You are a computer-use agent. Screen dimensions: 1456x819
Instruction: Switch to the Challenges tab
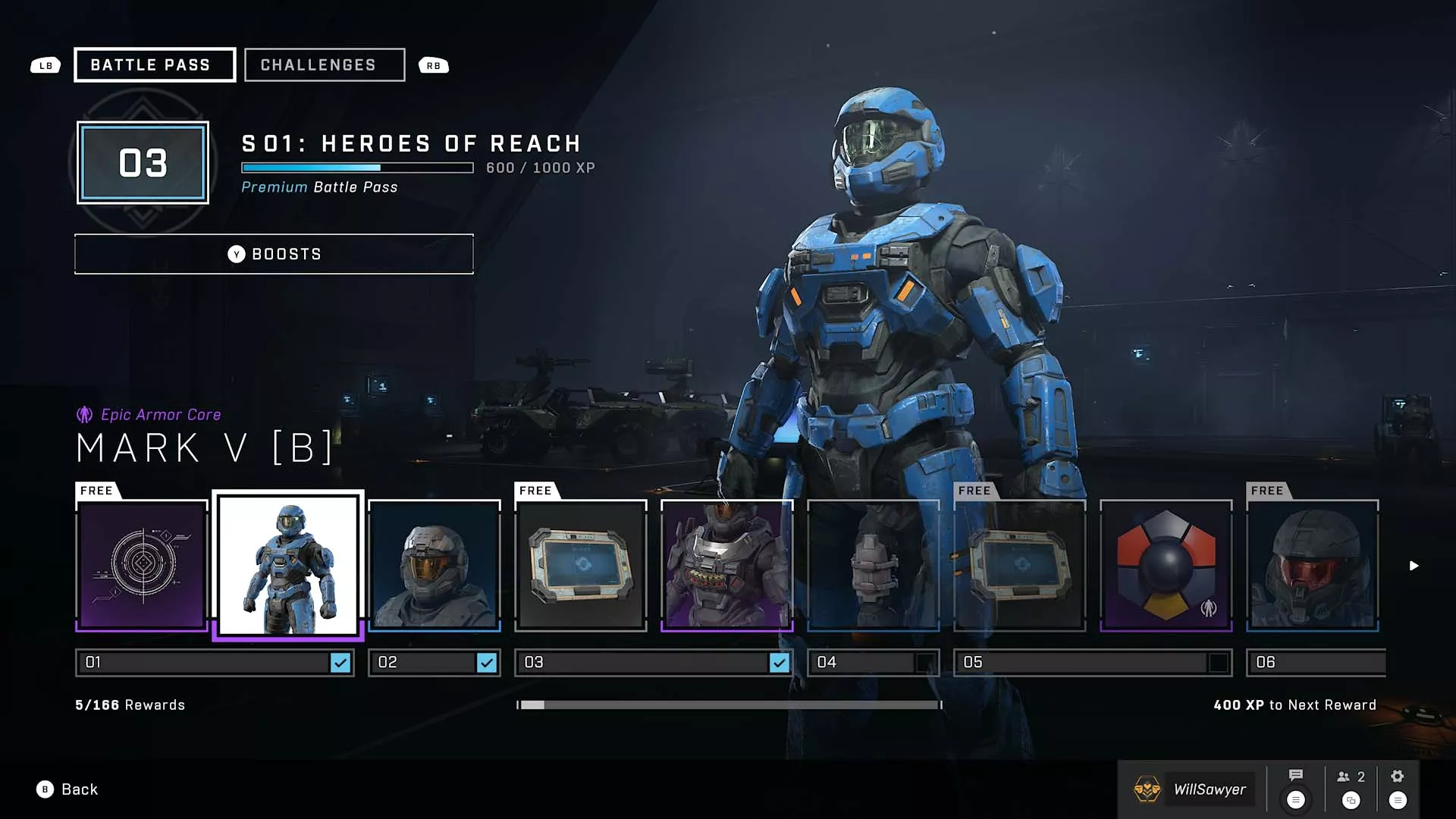pos(324,64)
